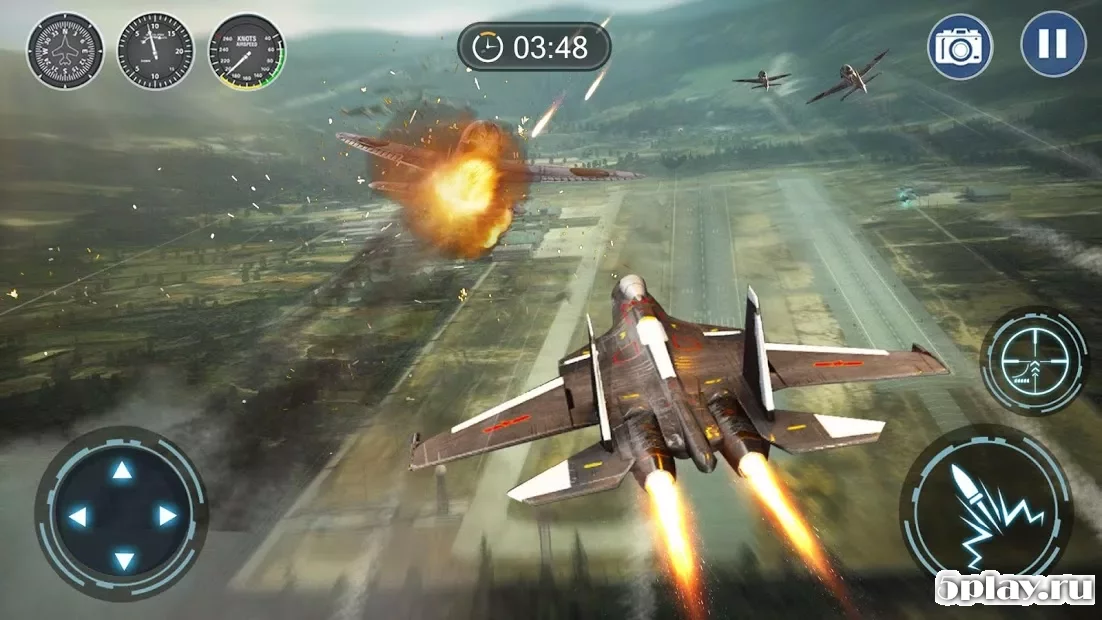Steer left with the D-pad arrow

coord(77,516)
